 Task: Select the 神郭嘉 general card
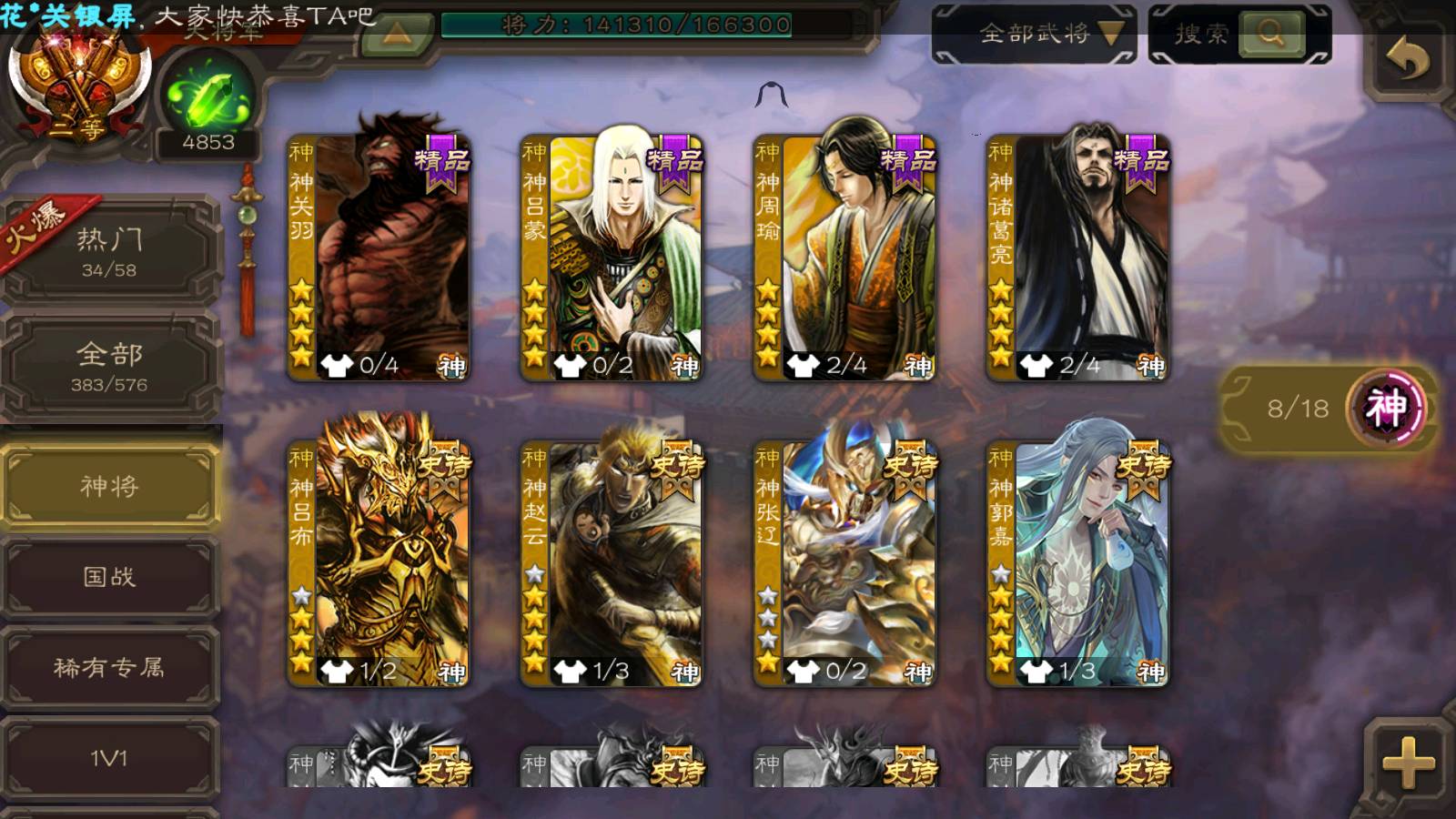[1077, 563]
